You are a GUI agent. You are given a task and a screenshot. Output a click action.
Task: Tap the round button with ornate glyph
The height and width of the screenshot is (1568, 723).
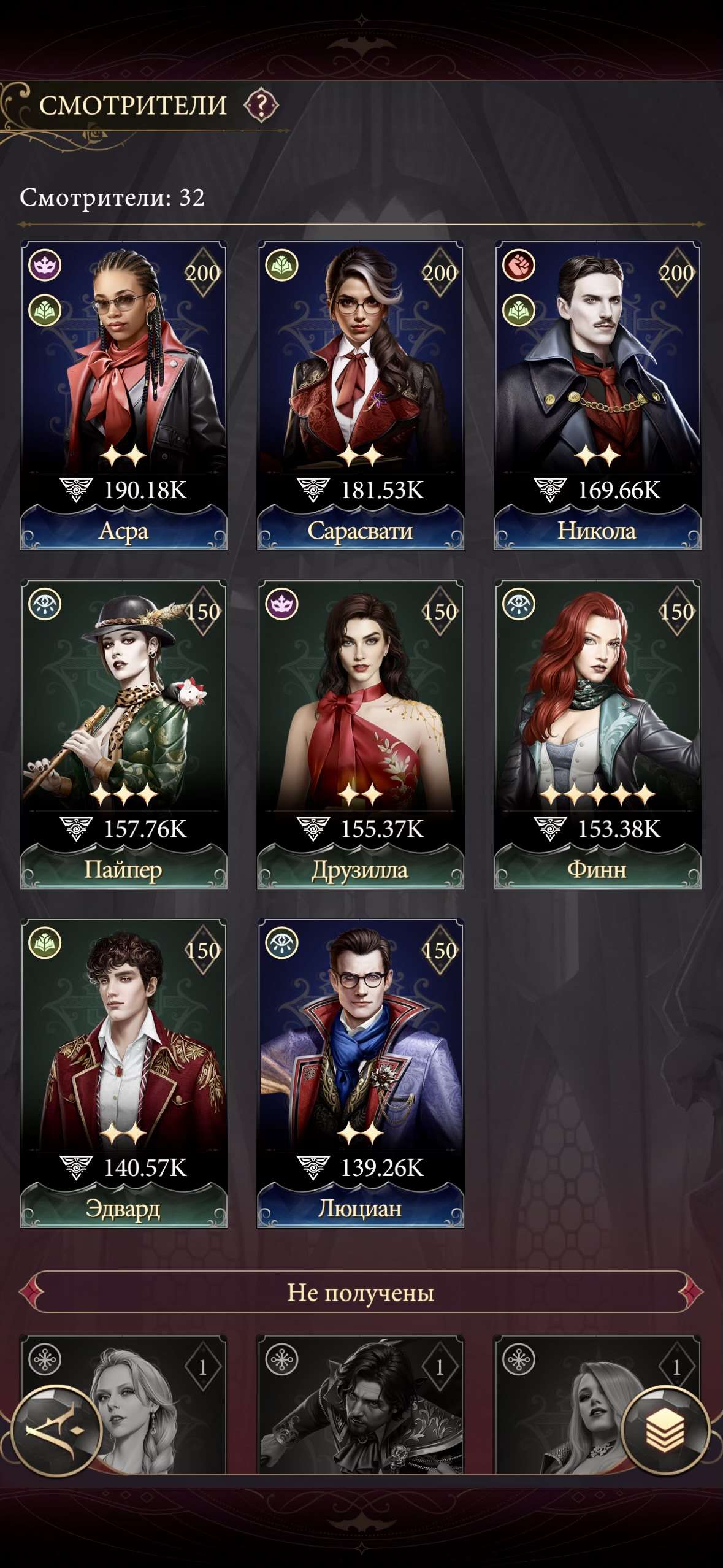click(56, 1430)
